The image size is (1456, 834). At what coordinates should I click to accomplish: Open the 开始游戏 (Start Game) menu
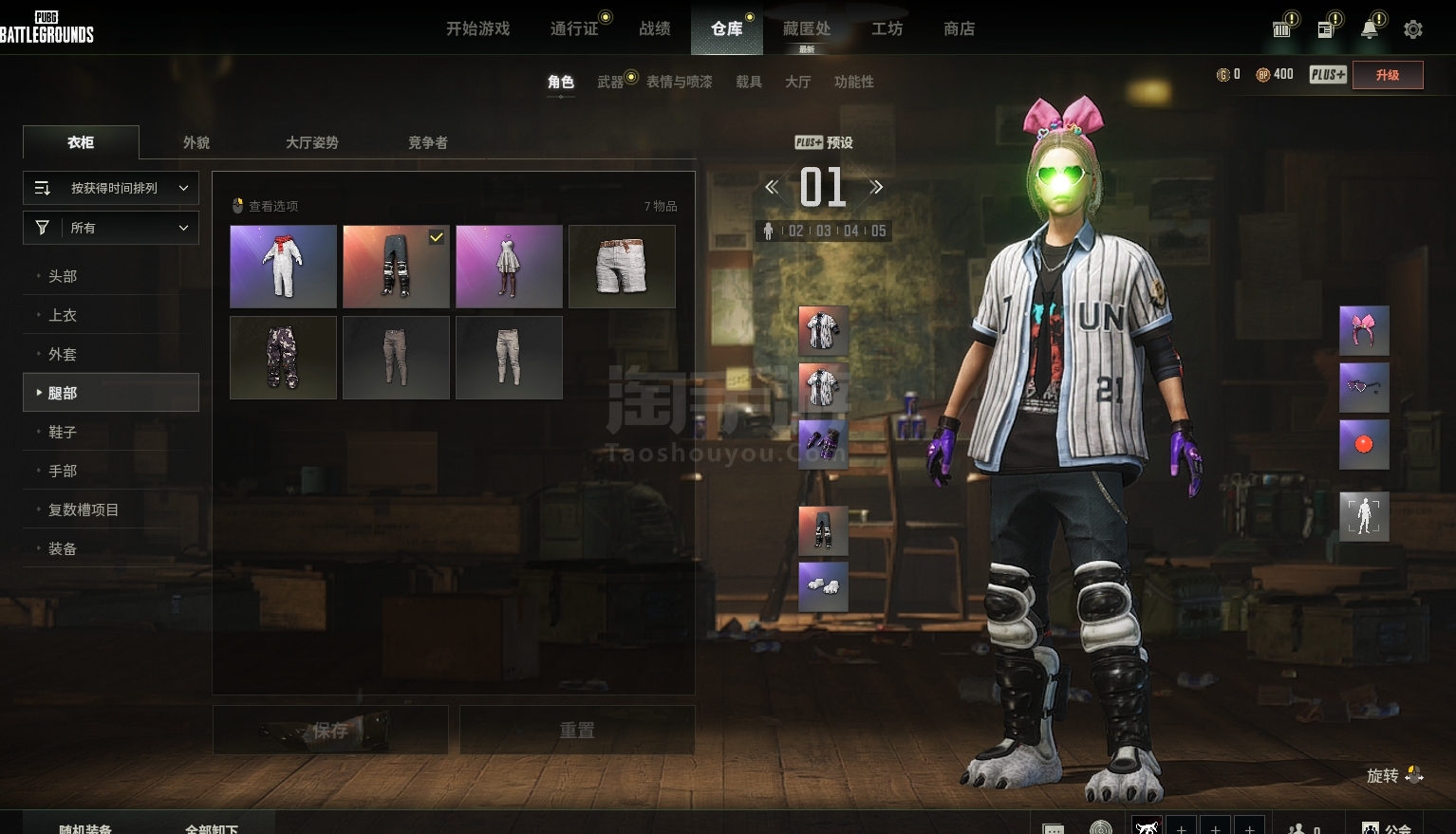[477, 28]
